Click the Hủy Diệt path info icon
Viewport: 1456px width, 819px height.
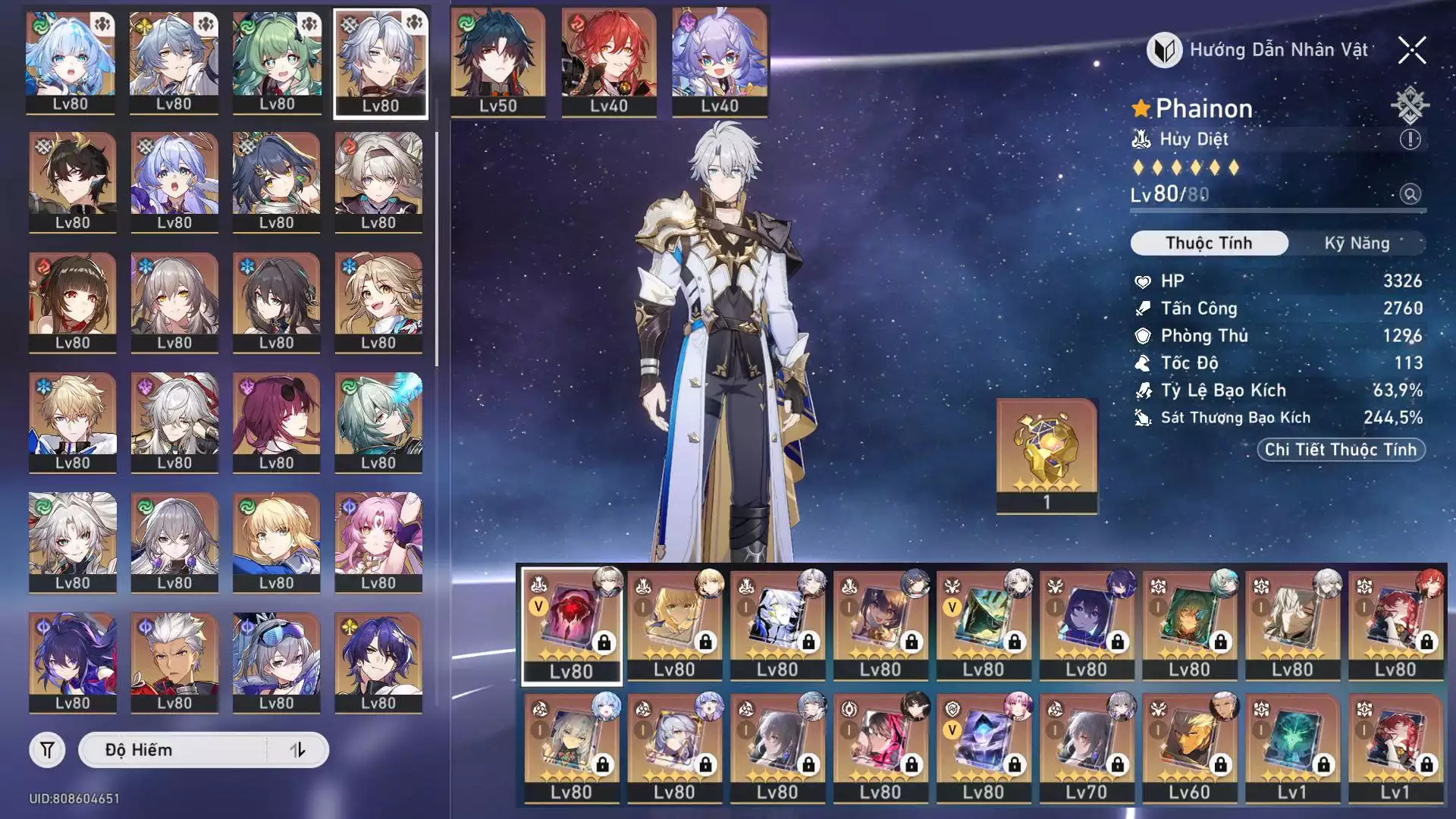[x=1410, y=140]
